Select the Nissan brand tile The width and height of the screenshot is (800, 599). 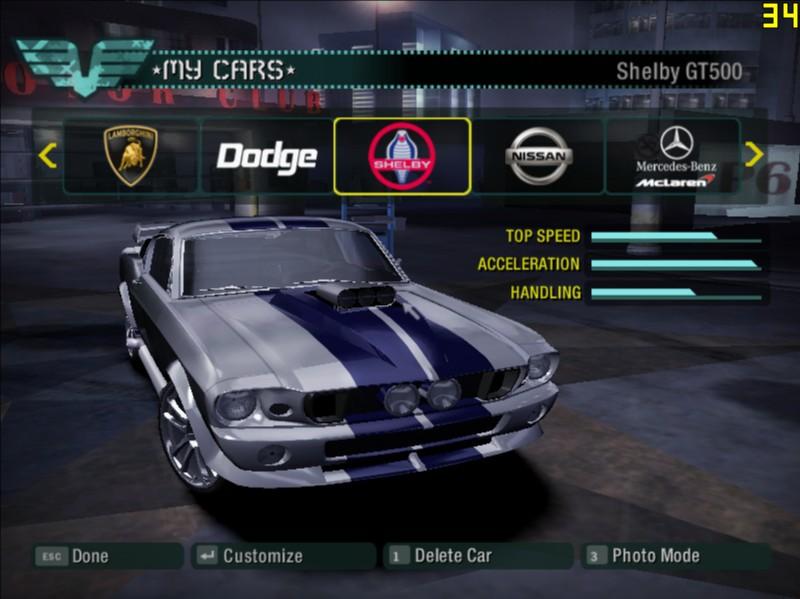tap(538, 156)
